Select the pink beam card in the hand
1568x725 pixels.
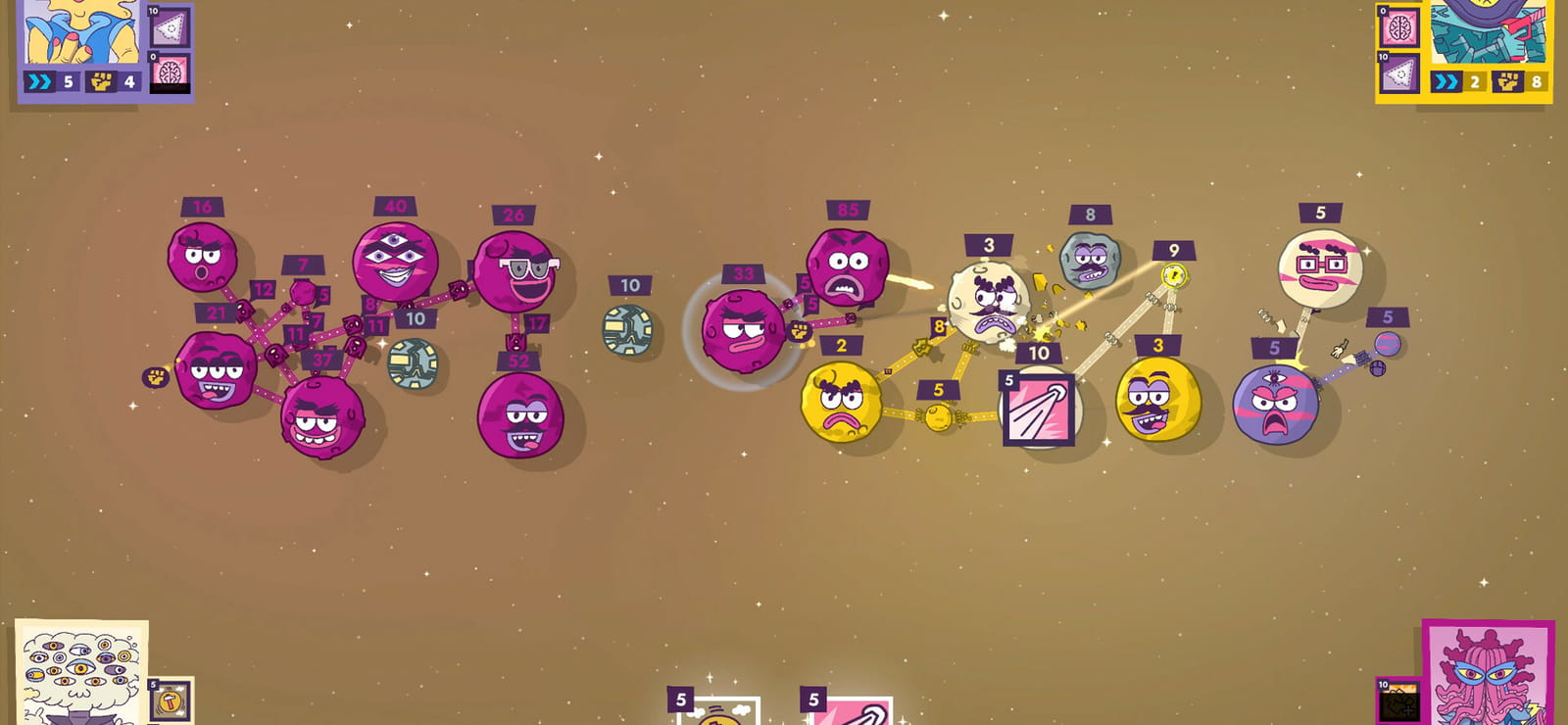[851, 712]
